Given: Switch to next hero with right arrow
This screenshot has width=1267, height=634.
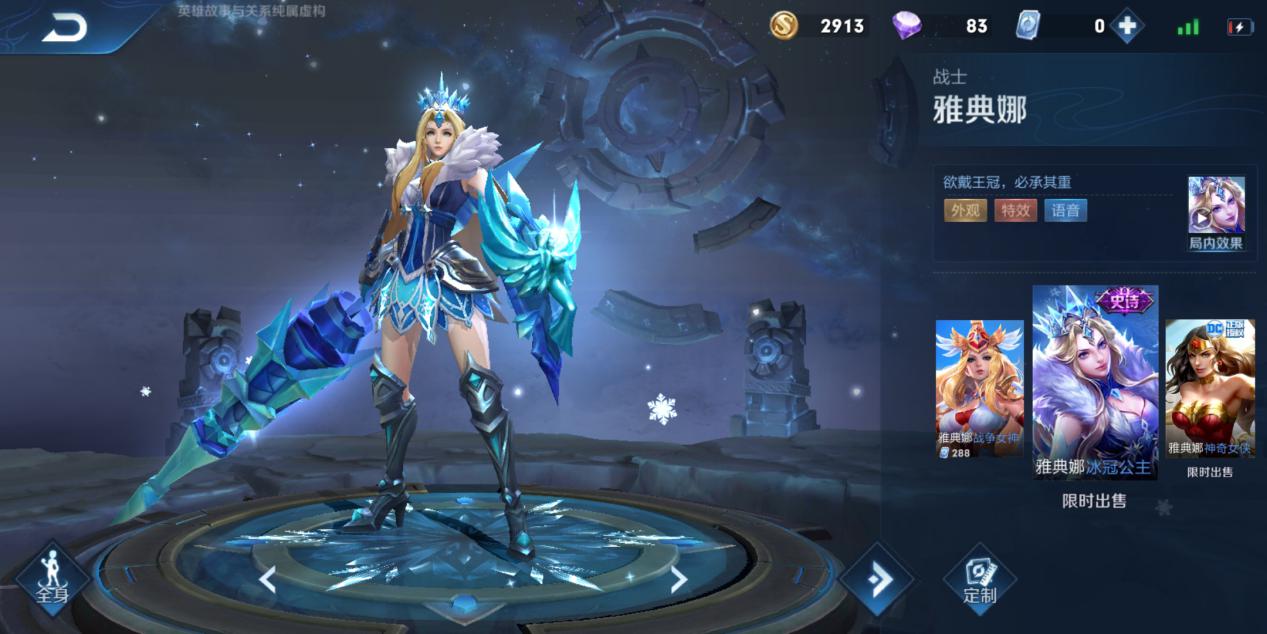Looking at the screenshot, I should pyautogui.click(x=678, y=579).
